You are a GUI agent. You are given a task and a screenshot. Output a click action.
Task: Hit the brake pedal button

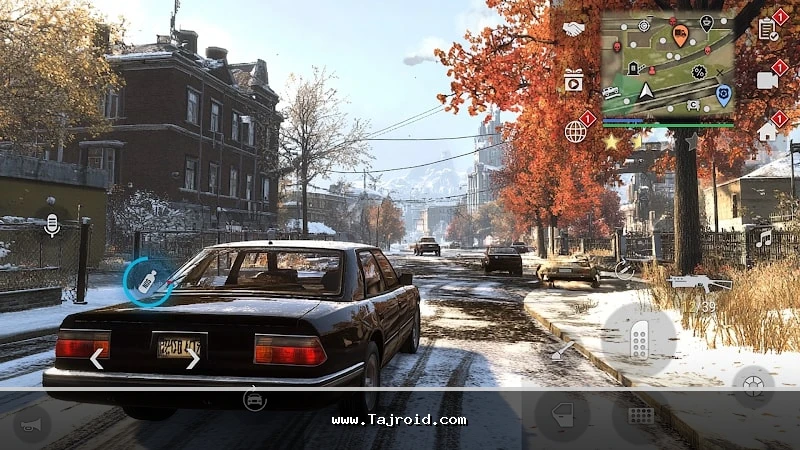[x=640, y=416]
